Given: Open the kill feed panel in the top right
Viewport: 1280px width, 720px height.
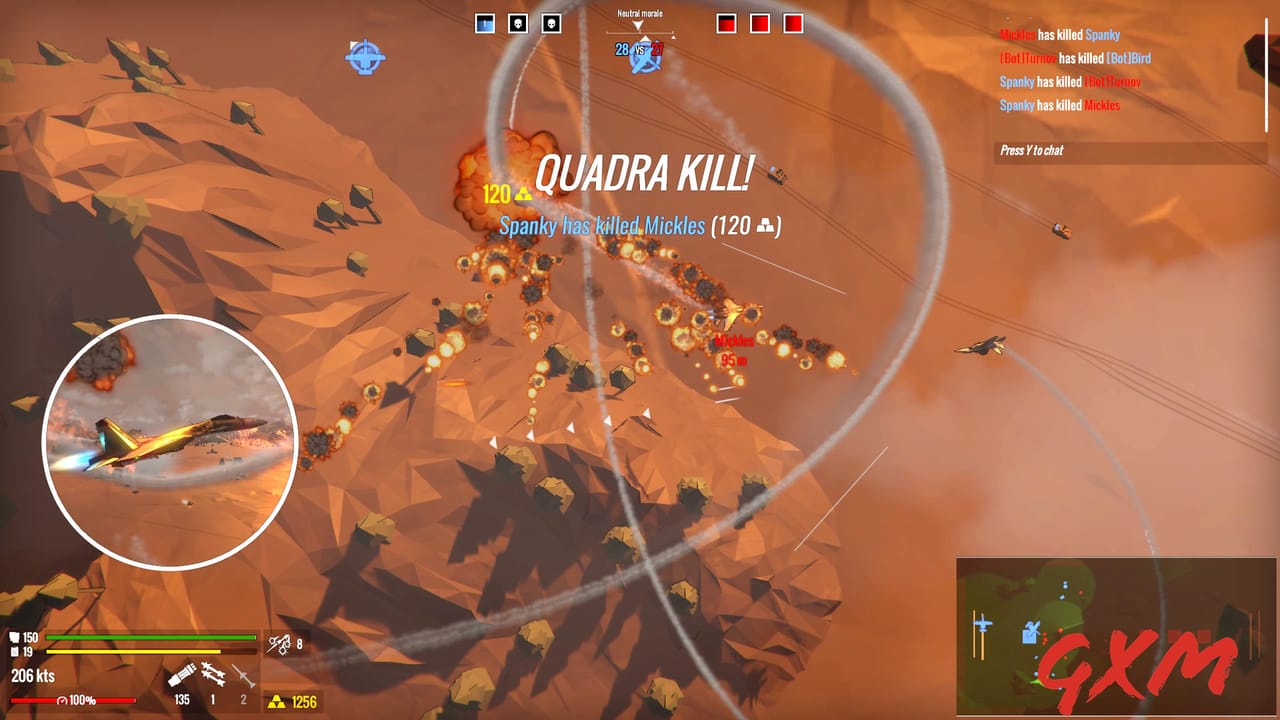Looking at the screenshot, I should (x=1100, y=70).
